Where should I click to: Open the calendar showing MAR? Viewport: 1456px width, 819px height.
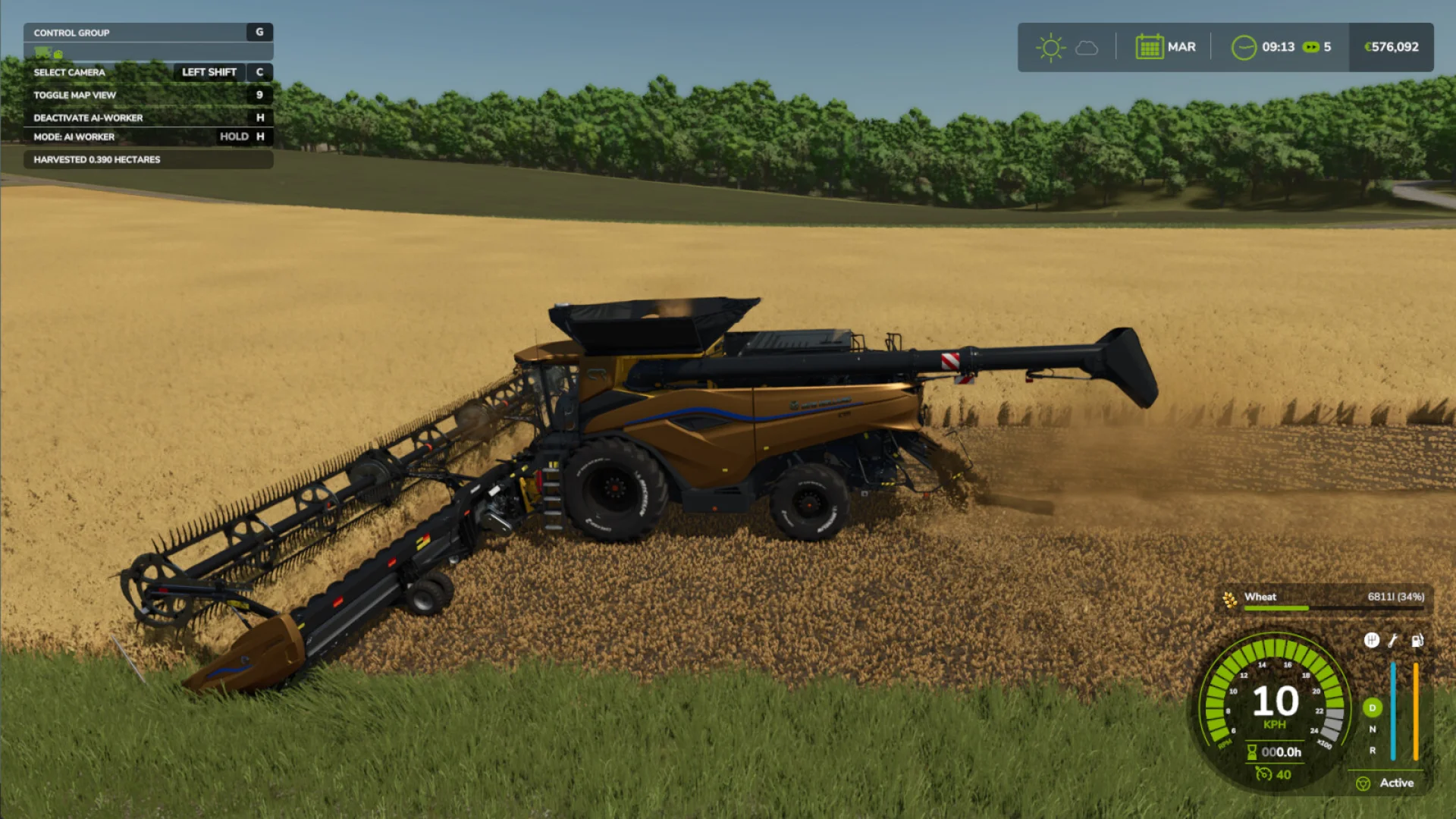click(x=1149, y=46)
